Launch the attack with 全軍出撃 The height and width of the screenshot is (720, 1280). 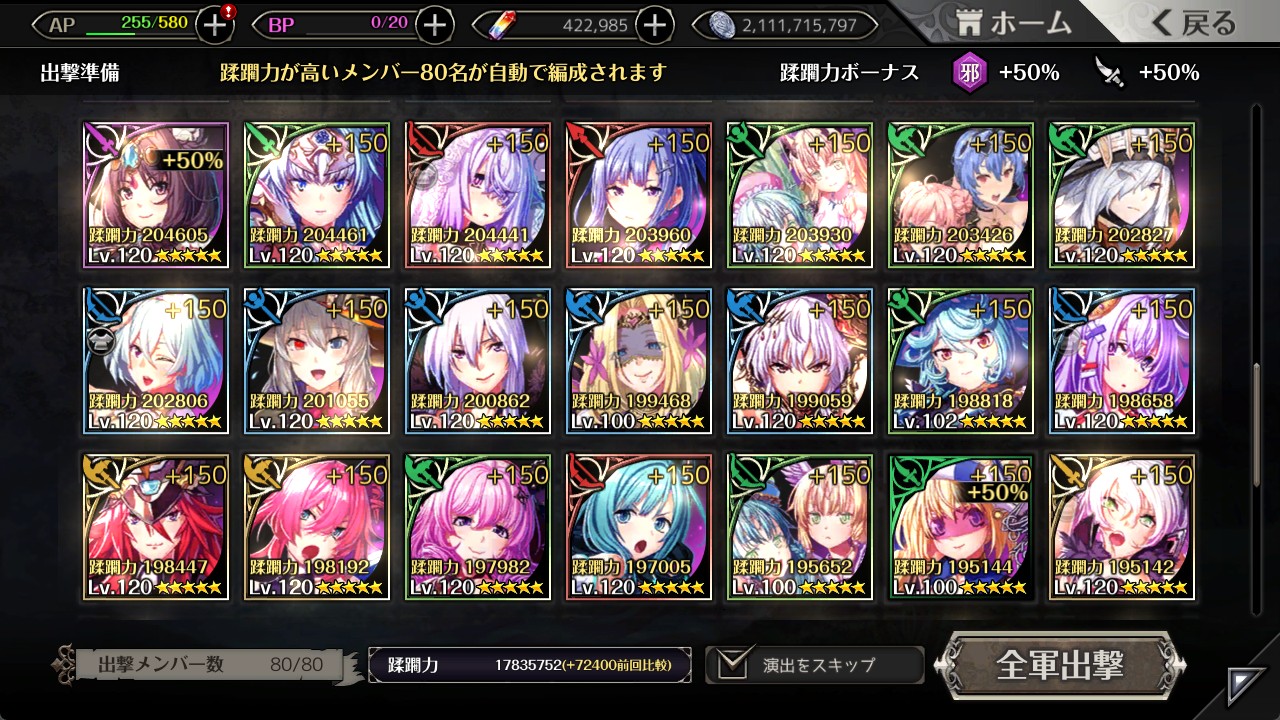[x=1060, y=665]
